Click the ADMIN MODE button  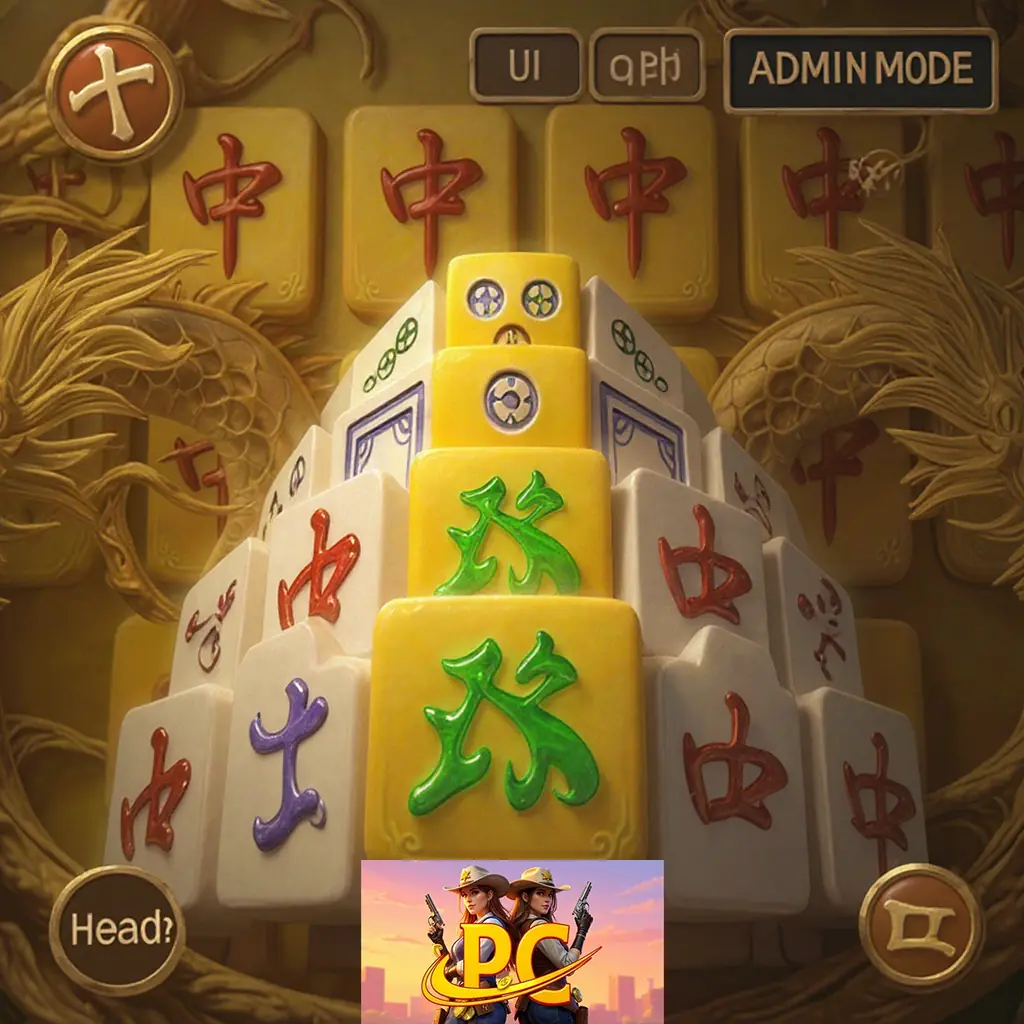point(860,69)
